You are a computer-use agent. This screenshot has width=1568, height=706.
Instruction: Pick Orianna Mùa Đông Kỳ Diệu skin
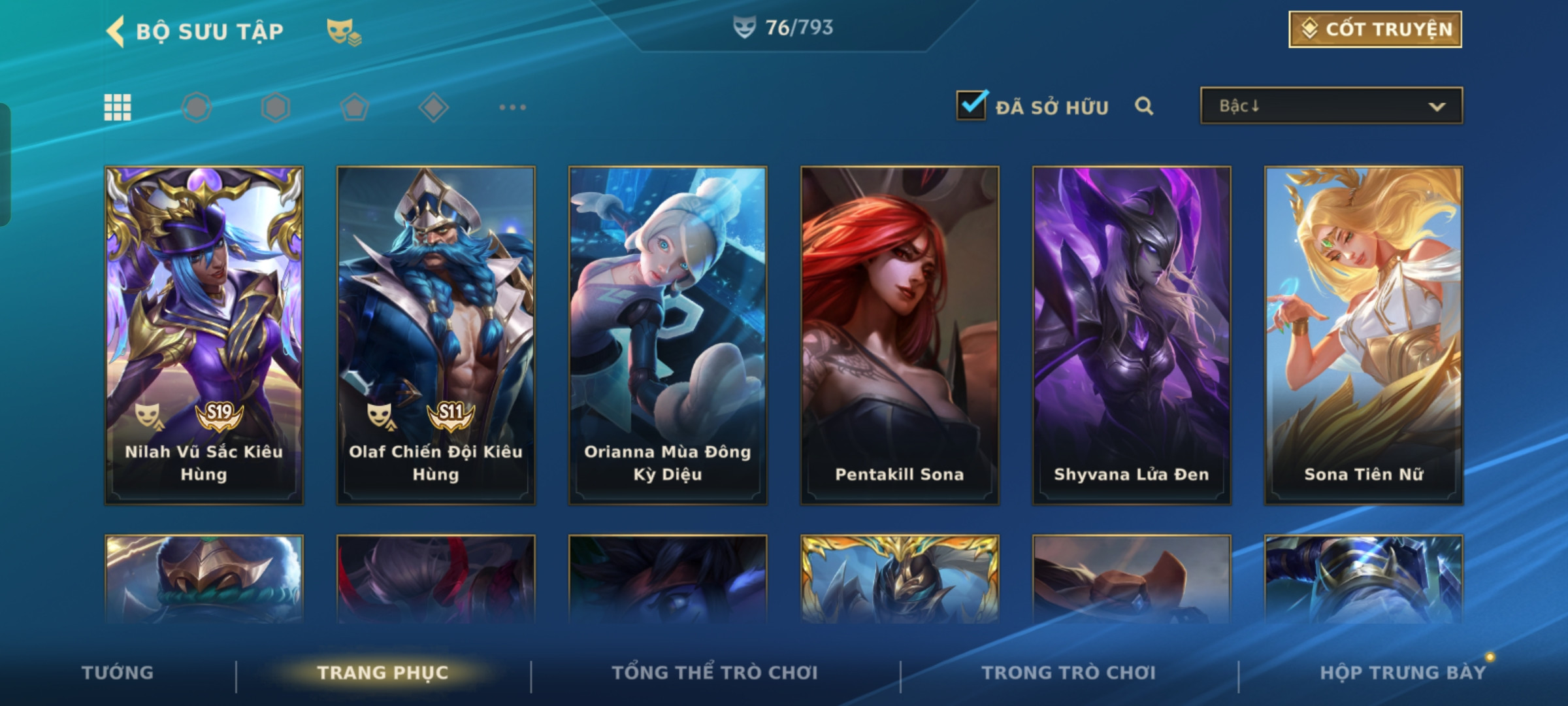668,335
